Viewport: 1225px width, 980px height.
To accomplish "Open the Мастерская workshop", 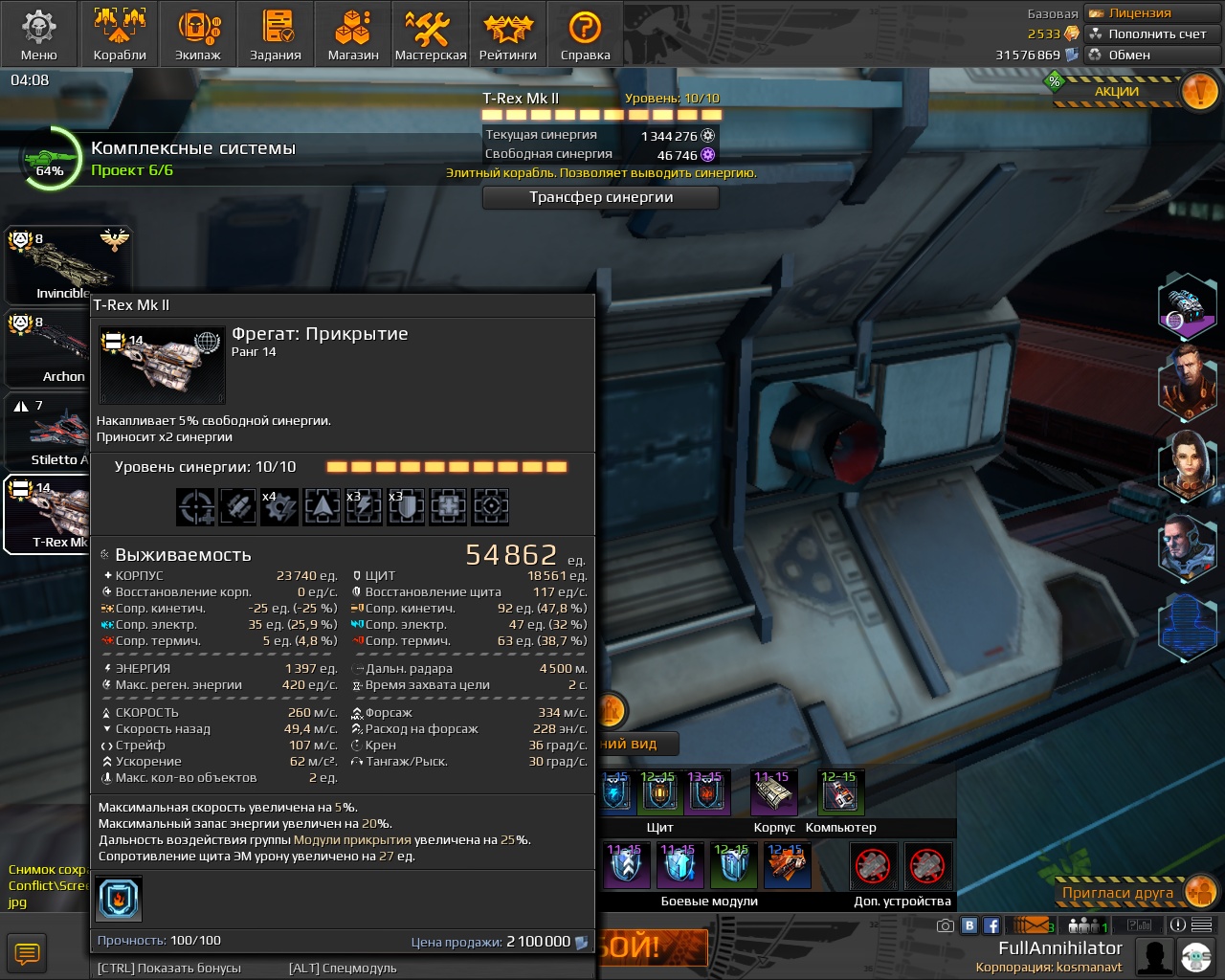I will [x=431, y=34].
